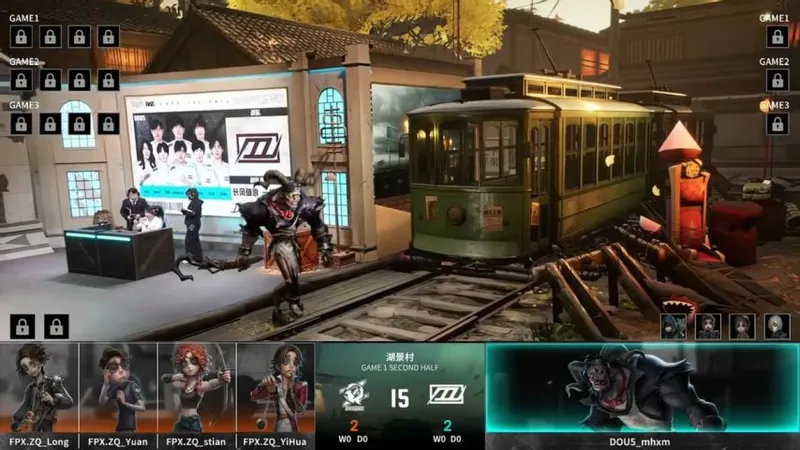The image size is (800, 450).
Task: Click the right team logo on the scoreboard
Action: [x=446, y=394]
